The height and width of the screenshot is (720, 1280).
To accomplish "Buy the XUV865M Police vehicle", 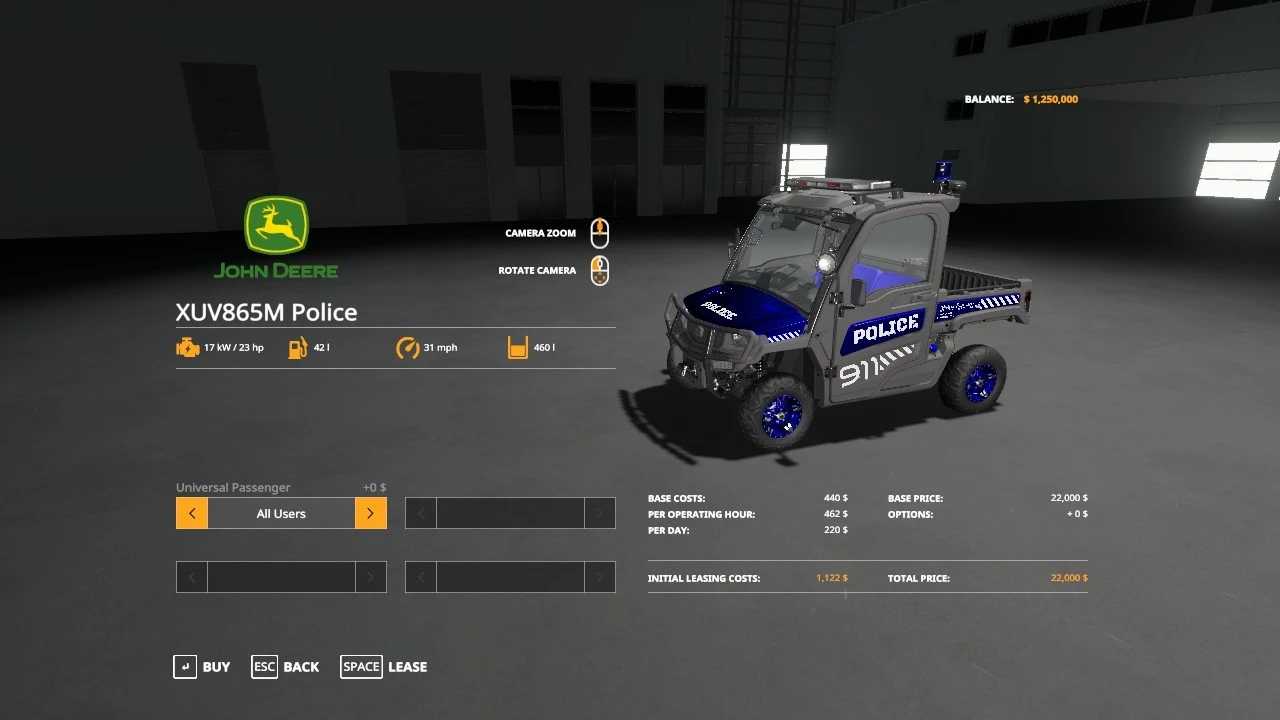I will [x=202, y=667].
